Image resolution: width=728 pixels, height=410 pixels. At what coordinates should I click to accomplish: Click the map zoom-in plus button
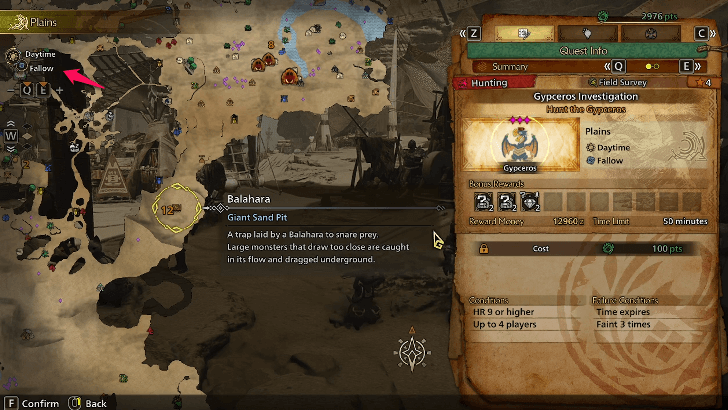(58, 90)
